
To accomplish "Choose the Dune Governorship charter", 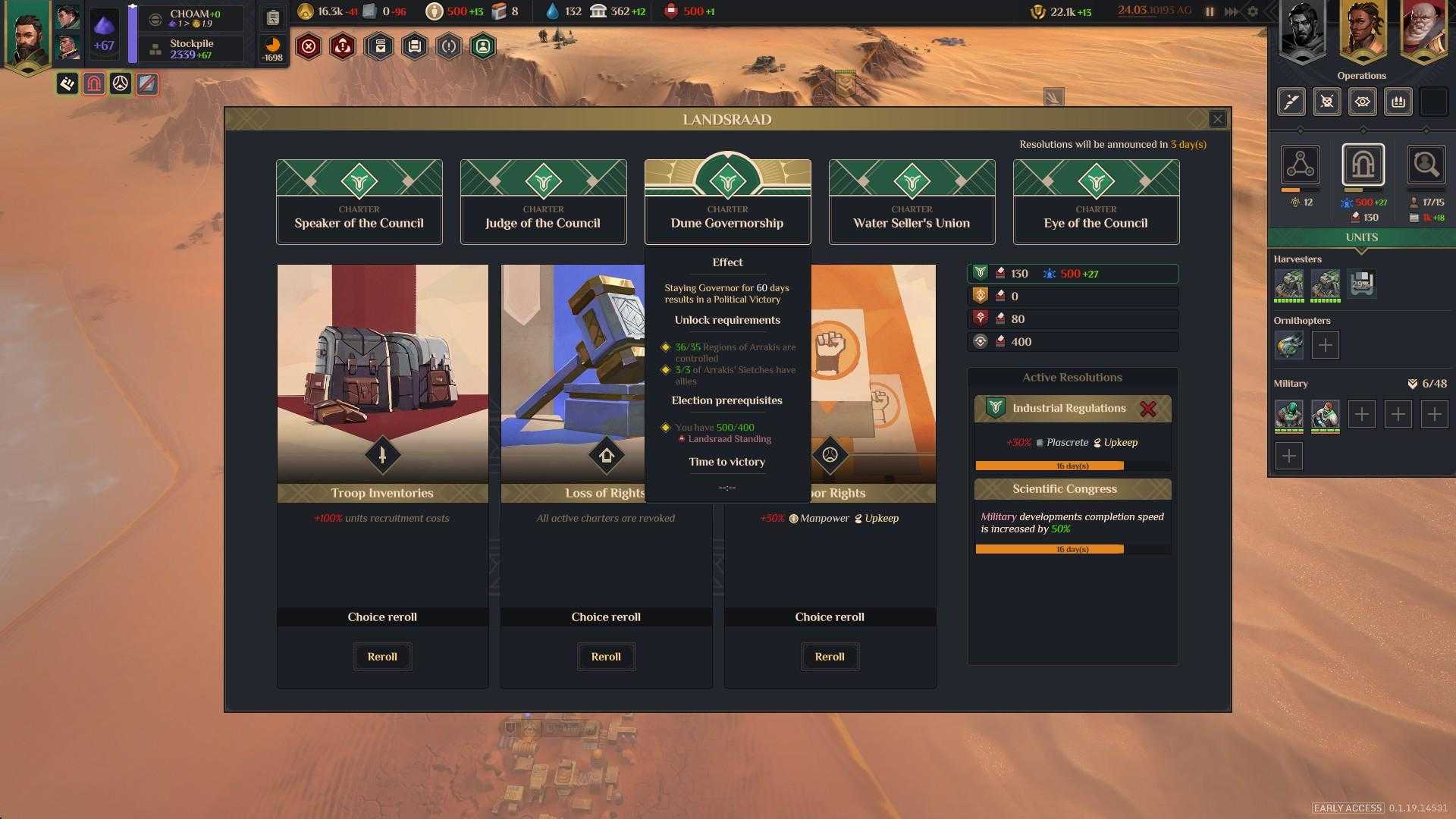I will tap(727, 202).
